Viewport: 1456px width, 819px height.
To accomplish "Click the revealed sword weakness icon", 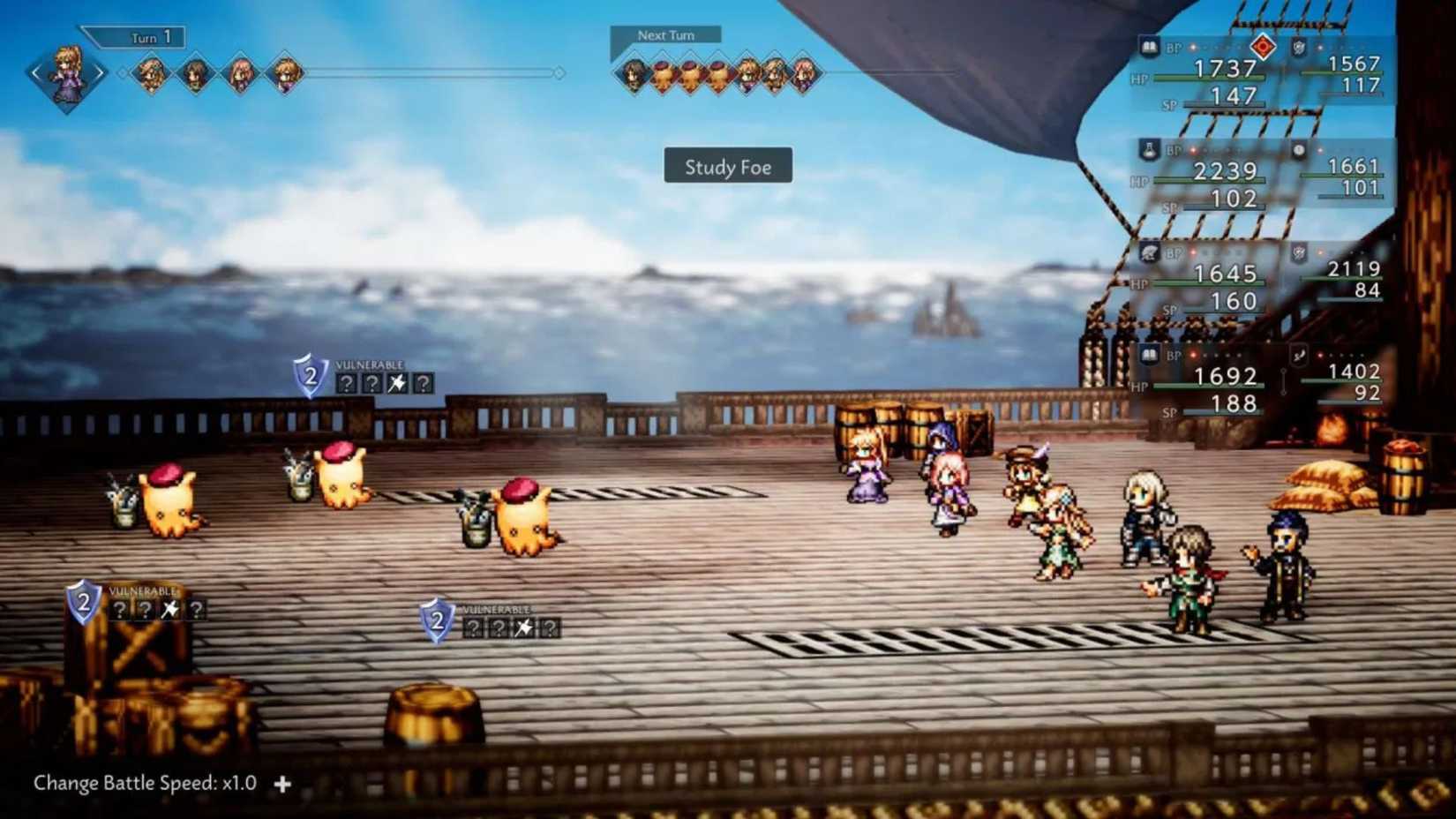I will click(x=398, y=382).
